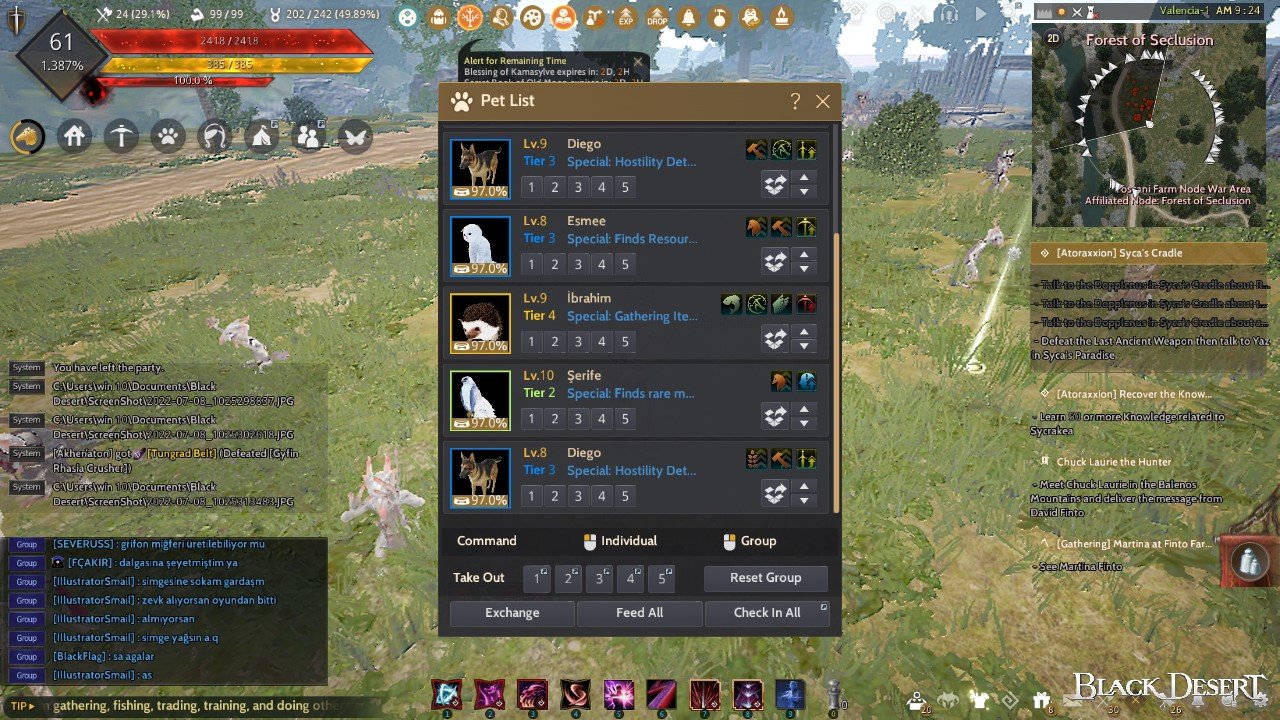Click the 2D toggle on the minimap
Screen dimensions: 1280x720
(x=1053, y=38)
